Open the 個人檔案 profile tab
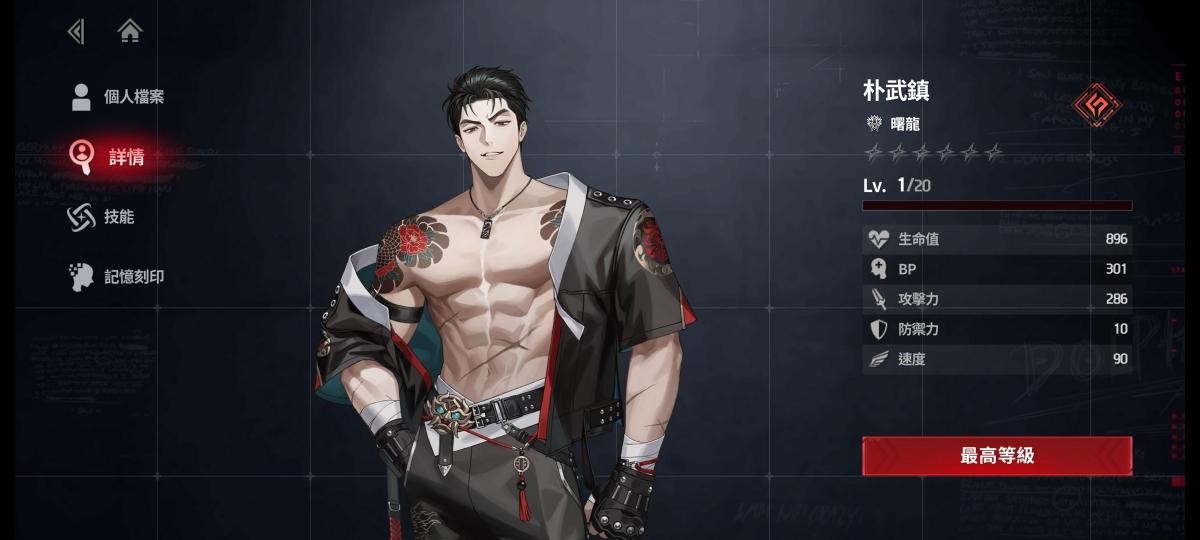This screenshot has height=540, width=1200. point(118,97)
